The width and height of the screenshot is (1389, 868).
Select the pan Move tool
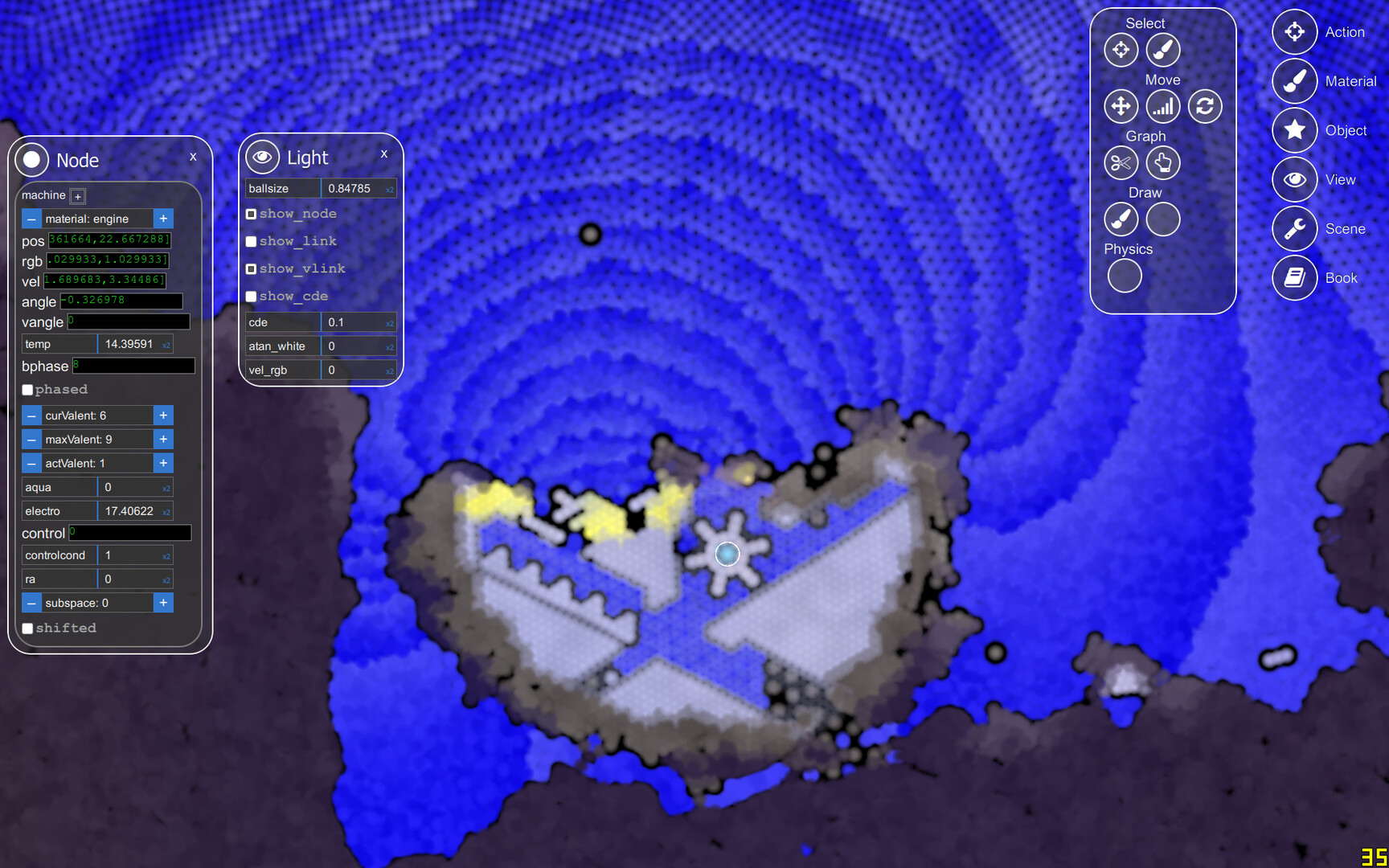1121,106
